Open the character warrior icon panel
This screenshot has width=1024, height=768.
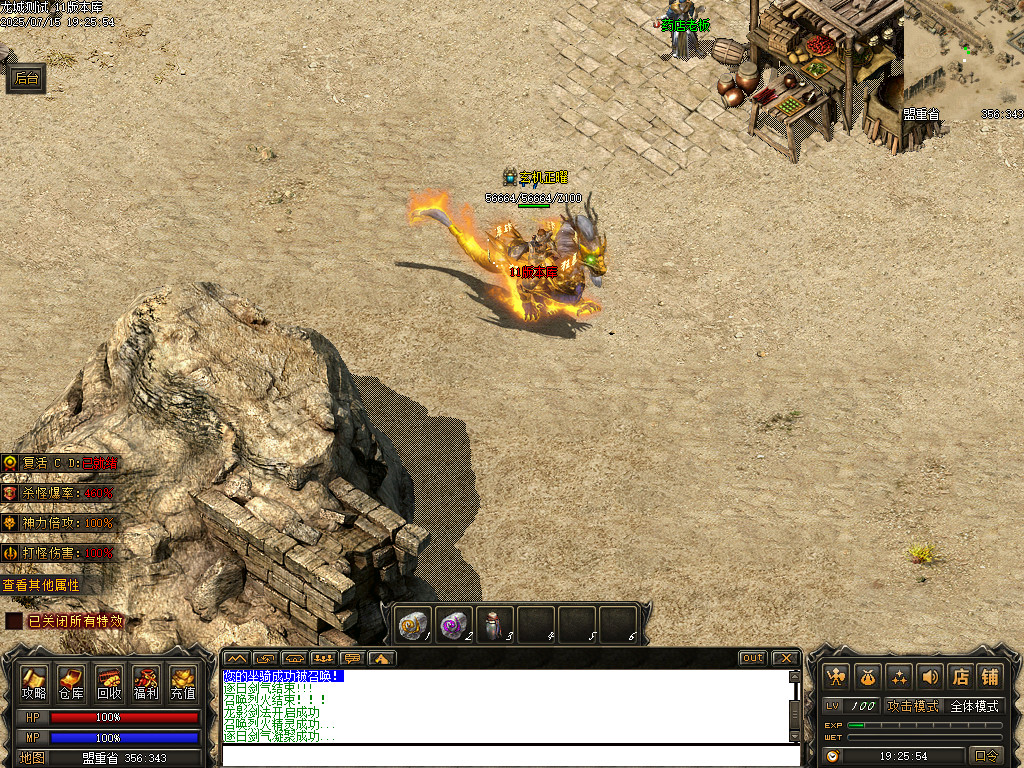(x=836, y=677)
